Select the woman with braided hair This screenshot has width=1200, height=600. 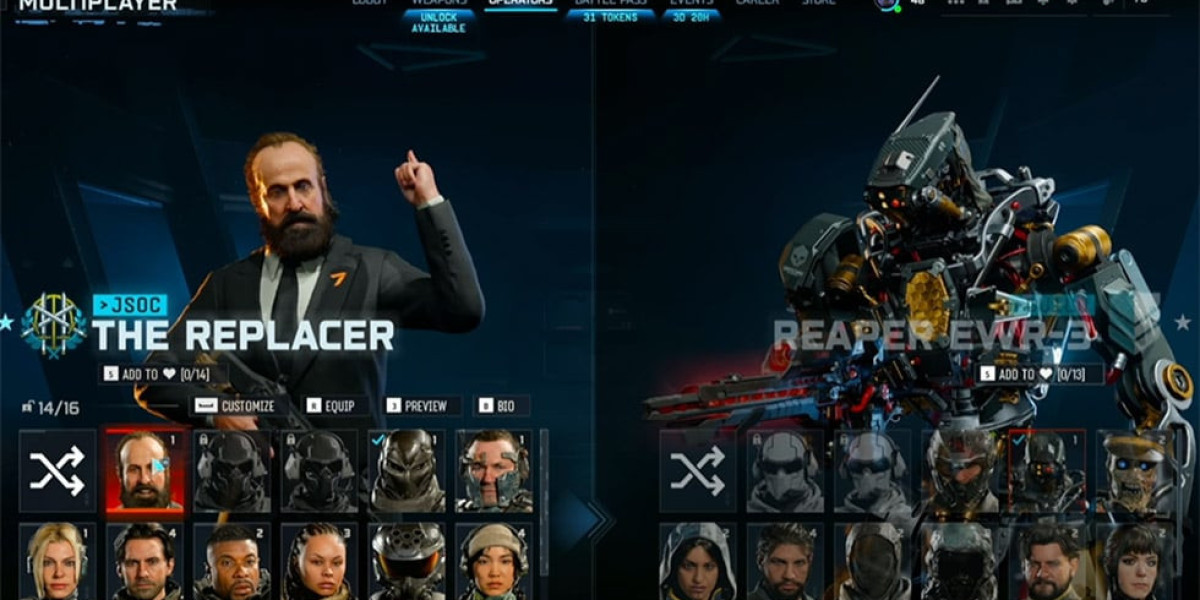click(320, 561)
